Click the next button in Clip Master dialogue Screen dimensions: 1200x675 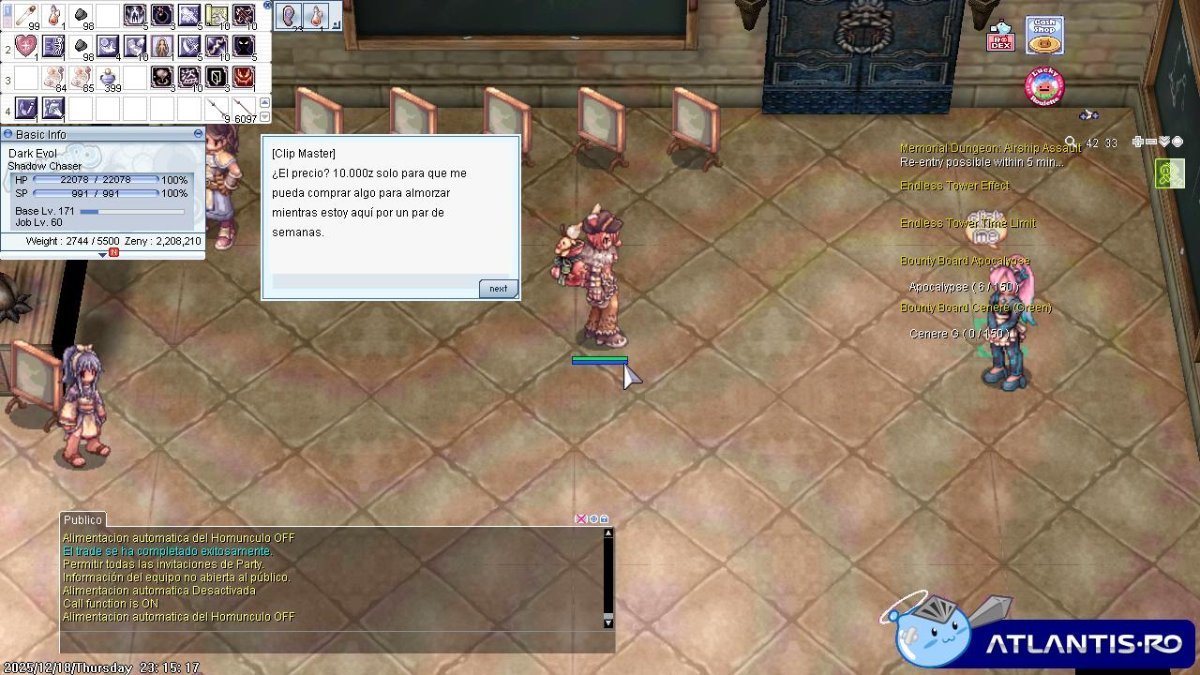(x=498, y=288)
